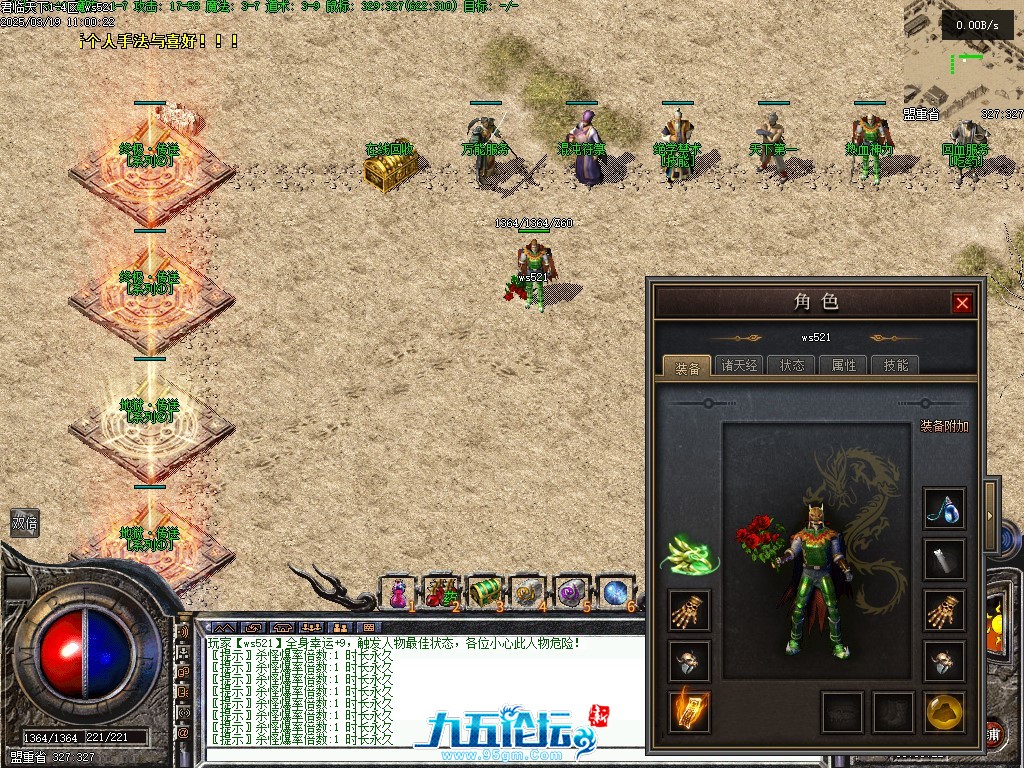This screenshot has height=768, width=1024.
Task: Switch to the 技能 skills tab
Action: click(x=895, y=365)
